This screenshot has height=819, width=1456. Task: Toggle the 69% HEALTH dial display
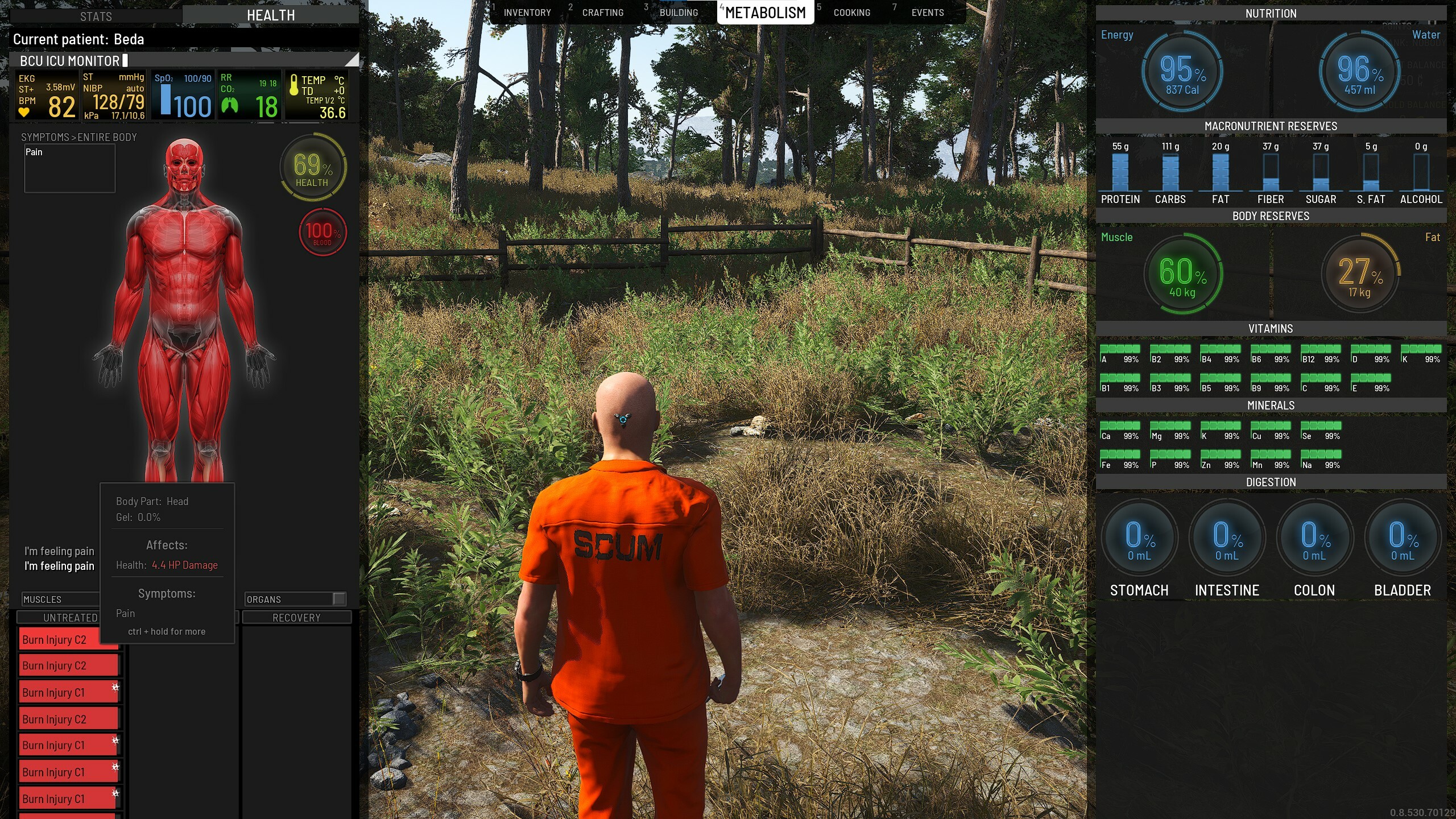pos(313,168)
